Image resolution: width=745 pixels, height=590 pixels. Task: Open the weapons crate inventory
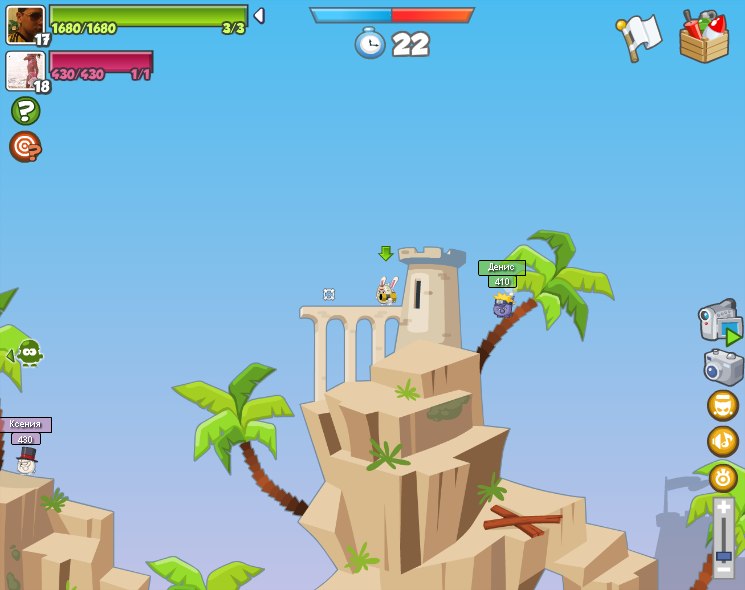pyautogui.click(x=703, y=37)
